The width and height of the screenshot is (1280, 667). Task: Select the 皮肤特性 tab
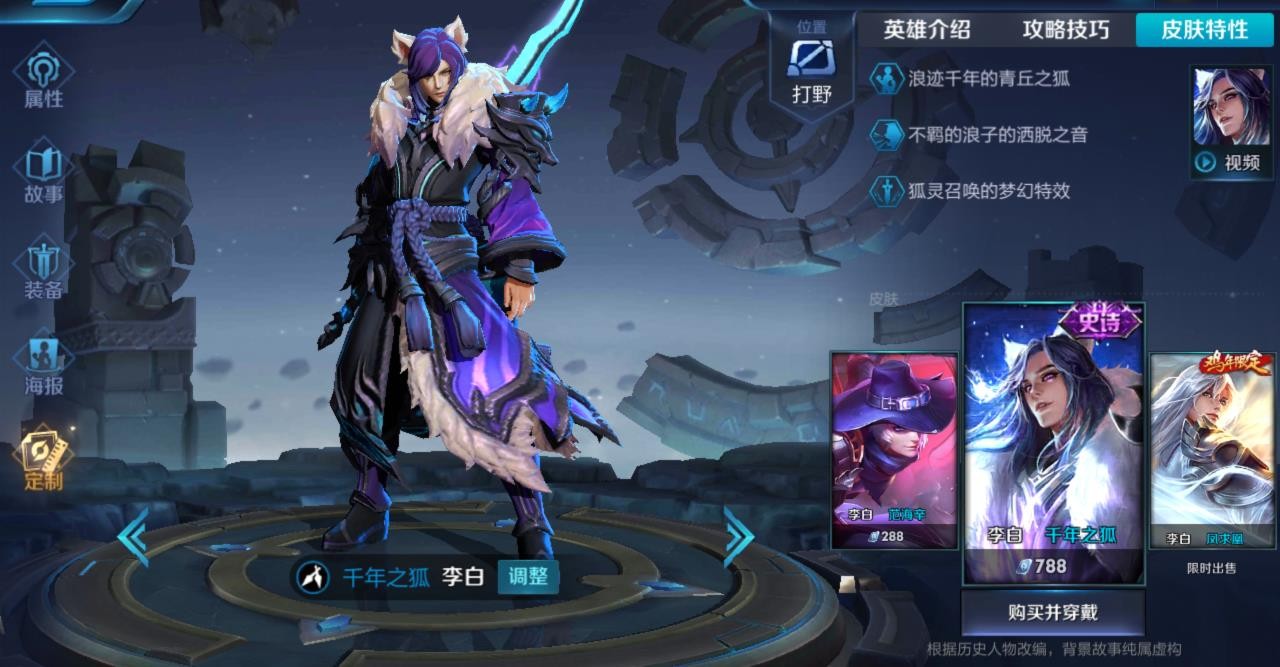[1204, 30]
